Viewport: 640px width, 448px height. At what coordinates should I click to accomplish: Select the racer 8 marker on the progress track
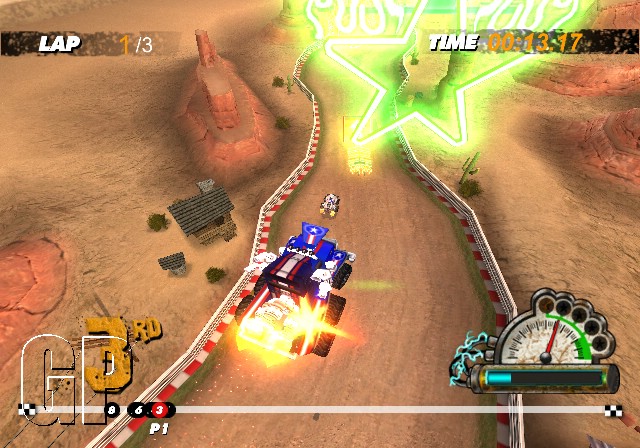tap(112, 409)
